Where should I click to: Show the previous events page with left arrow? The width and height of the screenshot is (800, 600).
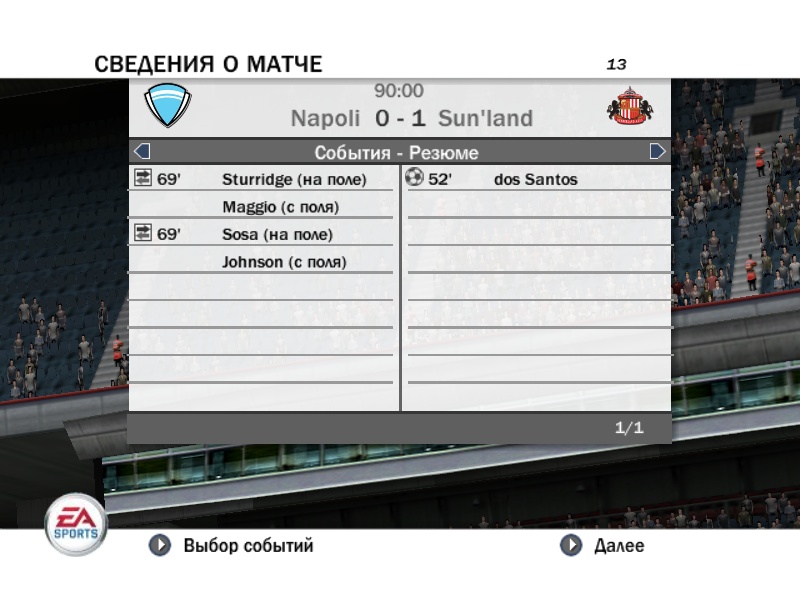click(141, 152)
